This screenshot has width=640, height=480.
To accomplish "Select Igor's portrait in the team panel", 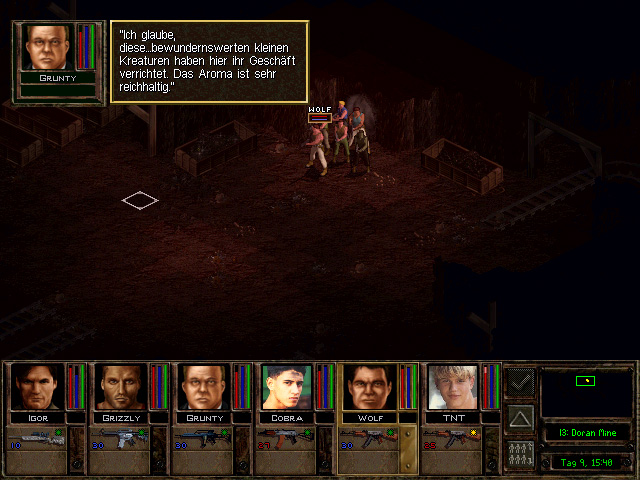I will (36, 387).
